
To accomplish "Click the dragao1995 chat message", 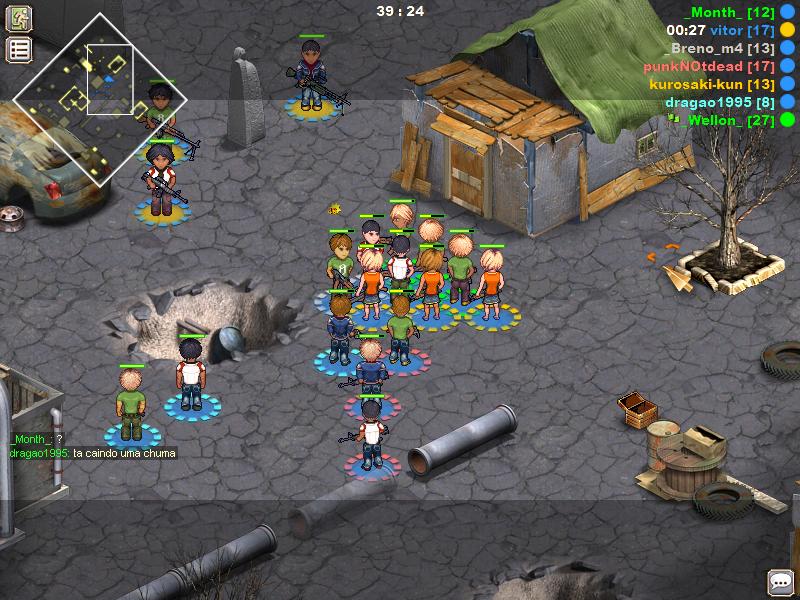I will tap(93, 453).
